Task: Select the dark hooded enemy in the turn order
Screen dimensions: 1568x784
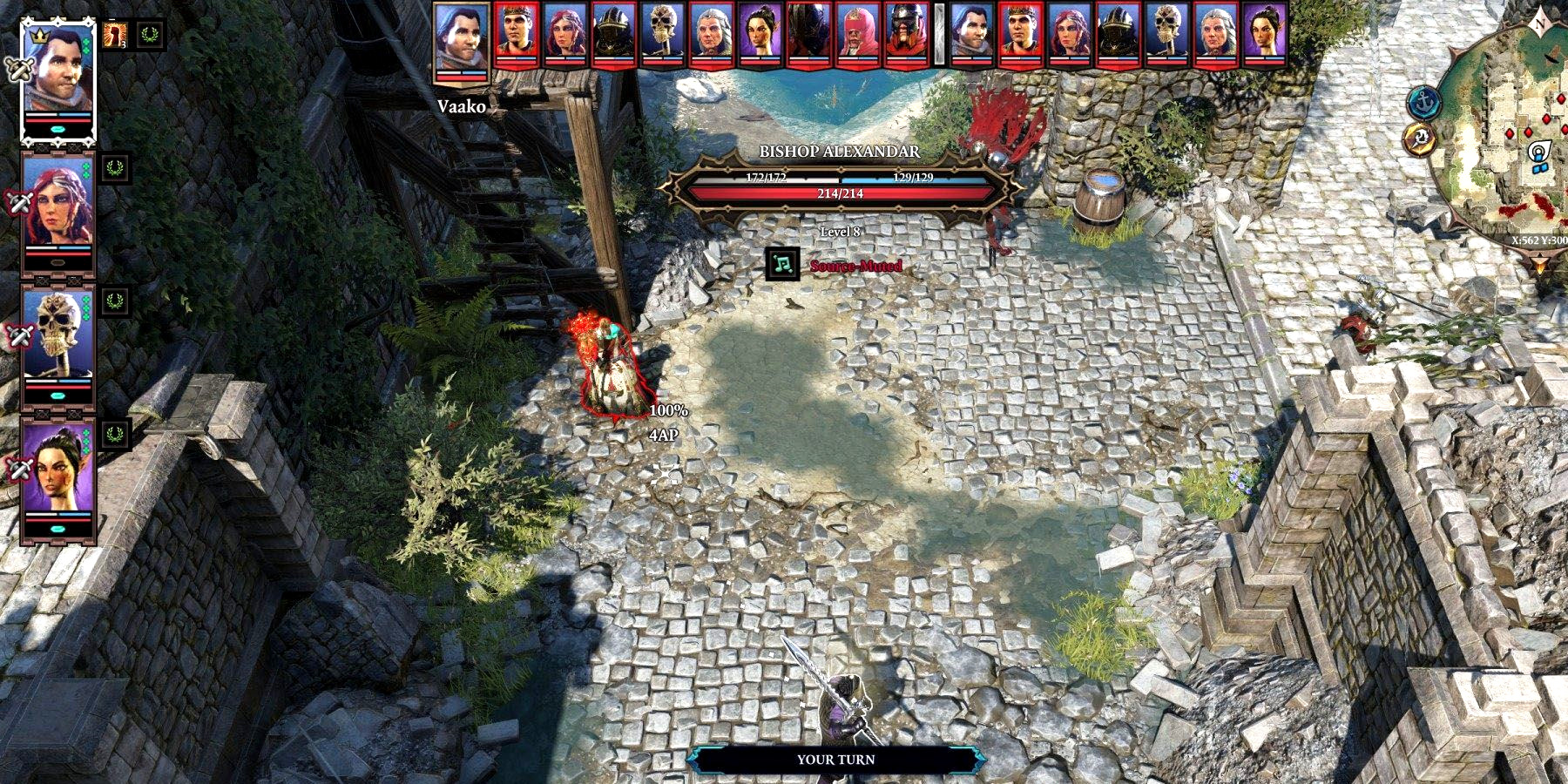Action: (x=808, y=35)
